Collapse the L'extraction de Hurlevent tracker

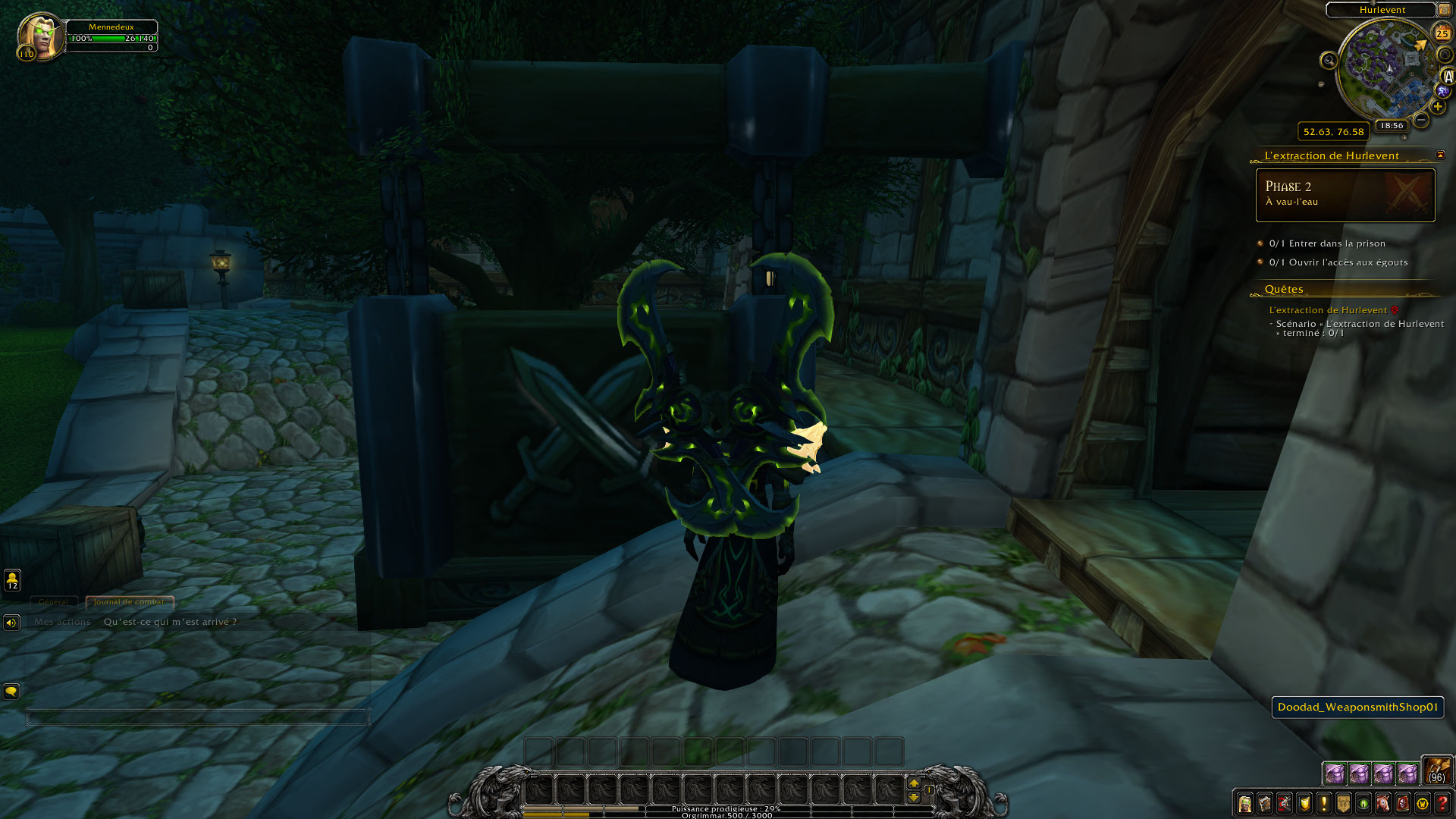pyautogui.click(x=1439, y=155)
